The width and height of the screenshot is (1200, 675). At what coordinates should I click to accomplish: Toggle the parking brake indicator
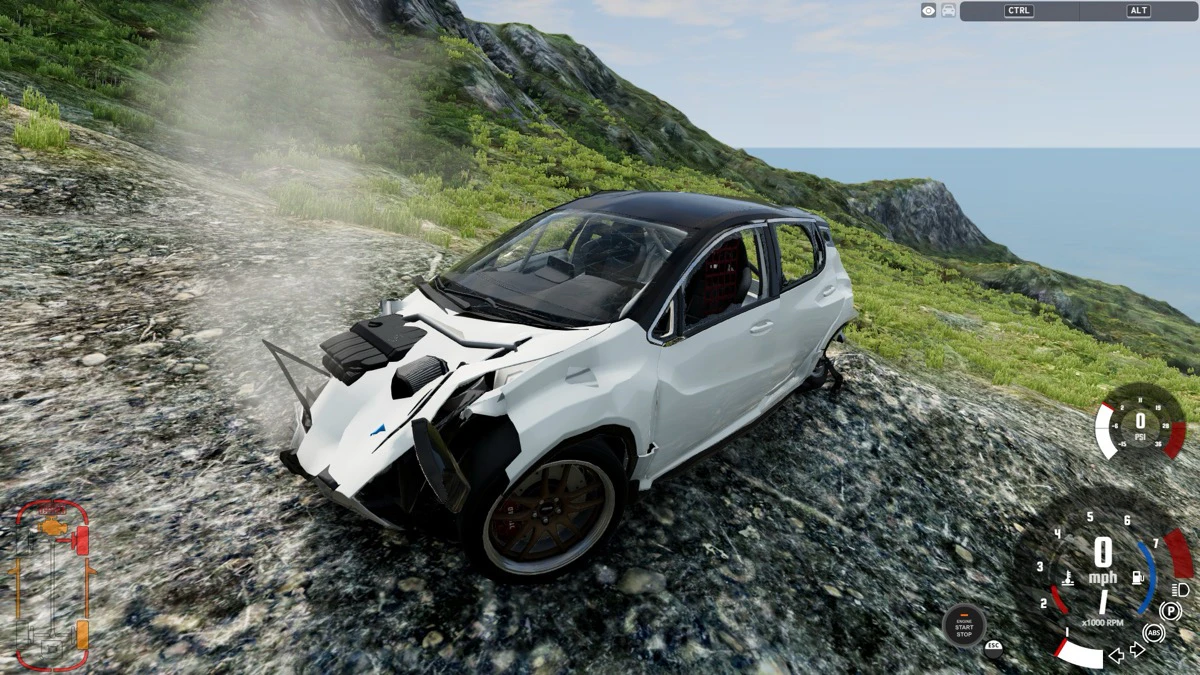(x=1170, y=610)
